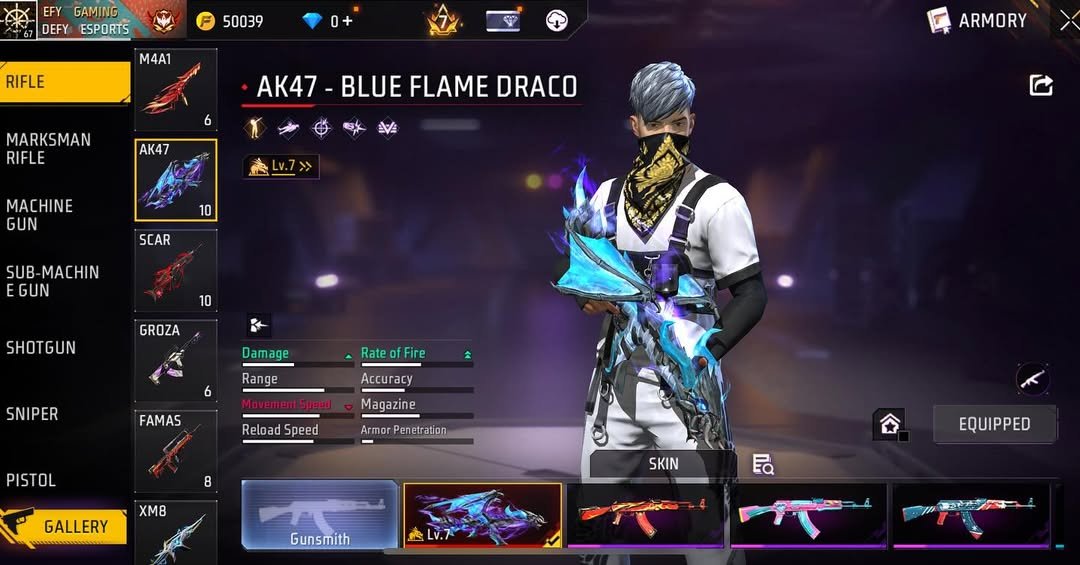
Task: Select the Shotgun weapon category
Action: tap(41, 347)
